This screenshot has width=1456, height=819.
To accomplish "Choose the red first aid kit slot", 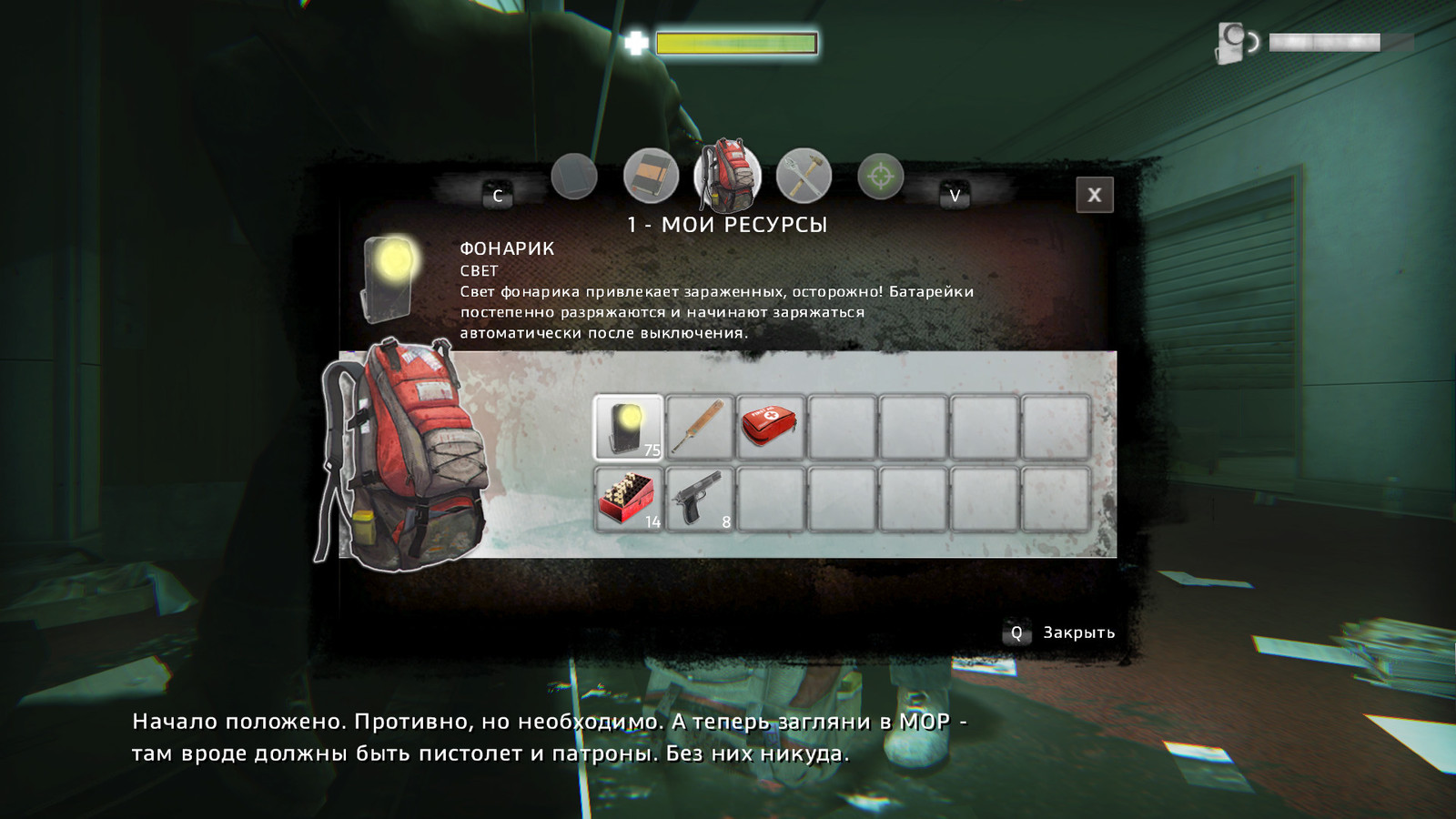I will (770, 427).
